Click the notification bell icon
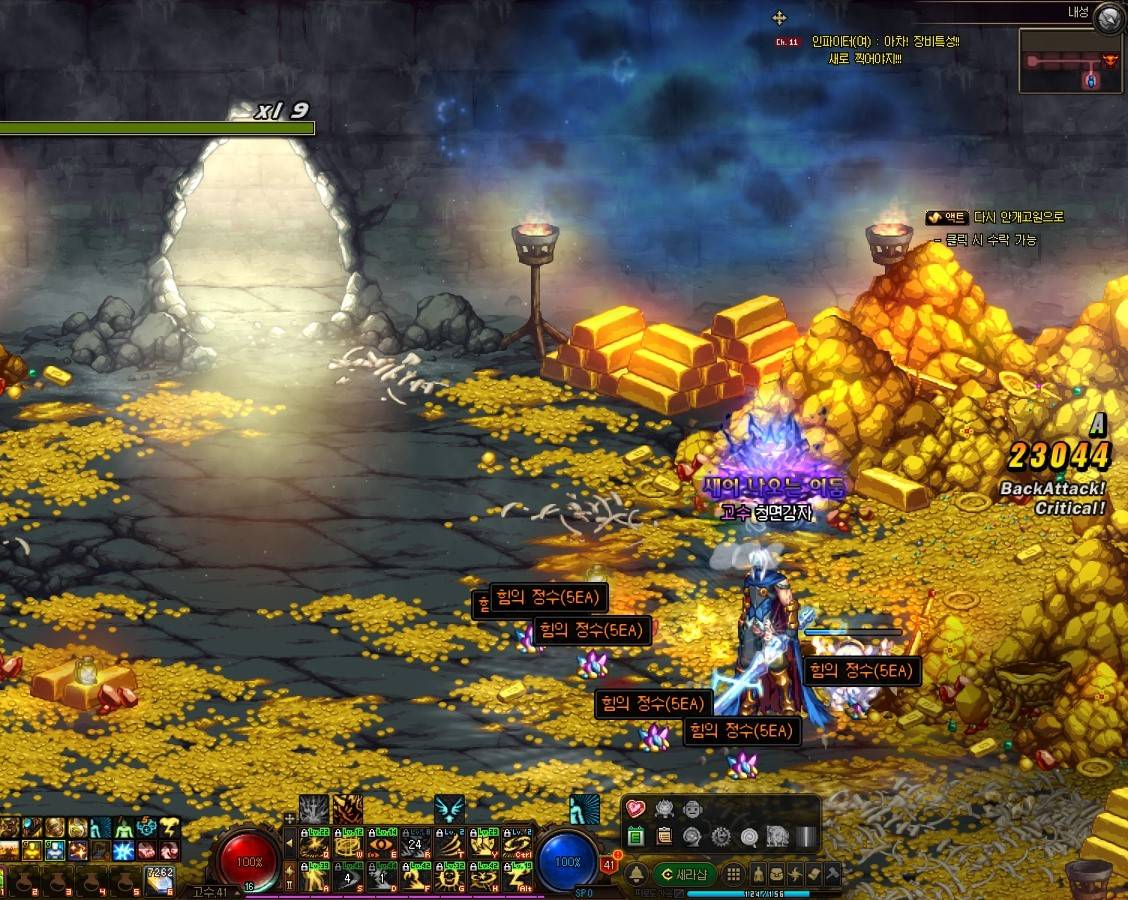 click(634, 874)
